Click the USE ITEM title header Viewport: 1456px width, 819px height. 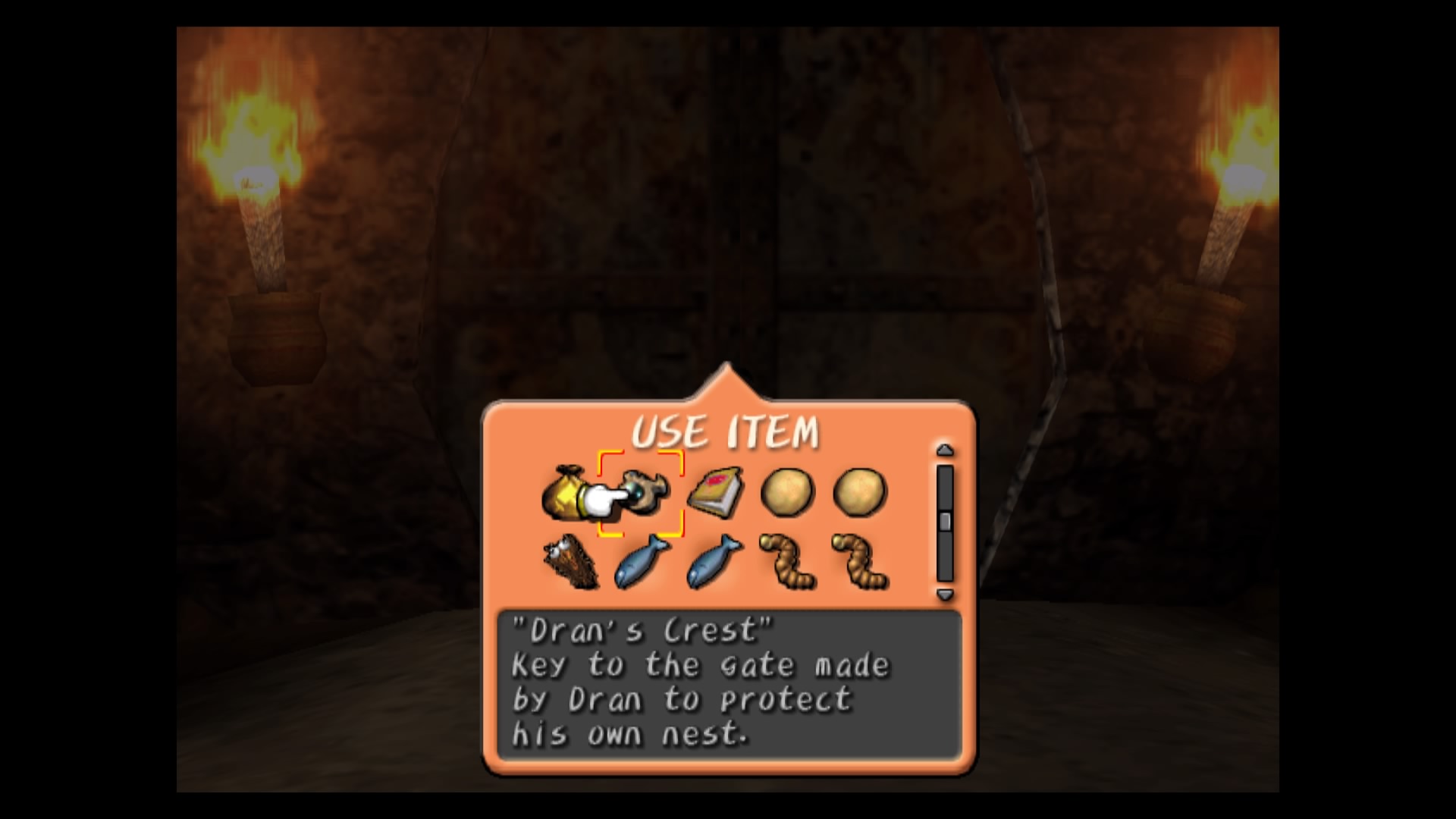(726, 430)
